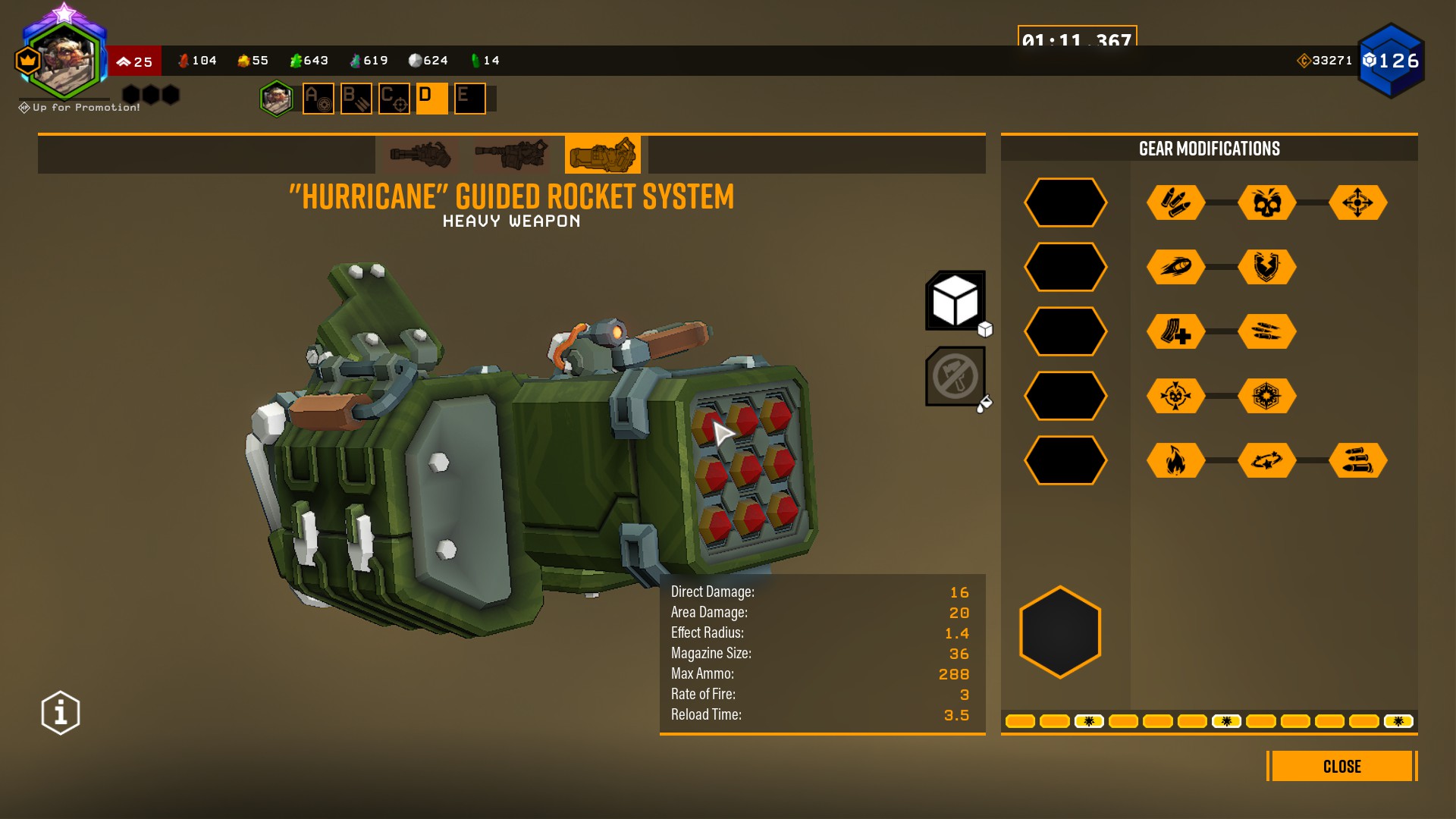This screenshot has width=1456, height=819.
Task: Select the crosshair arrows modification
Action: 1357,202
